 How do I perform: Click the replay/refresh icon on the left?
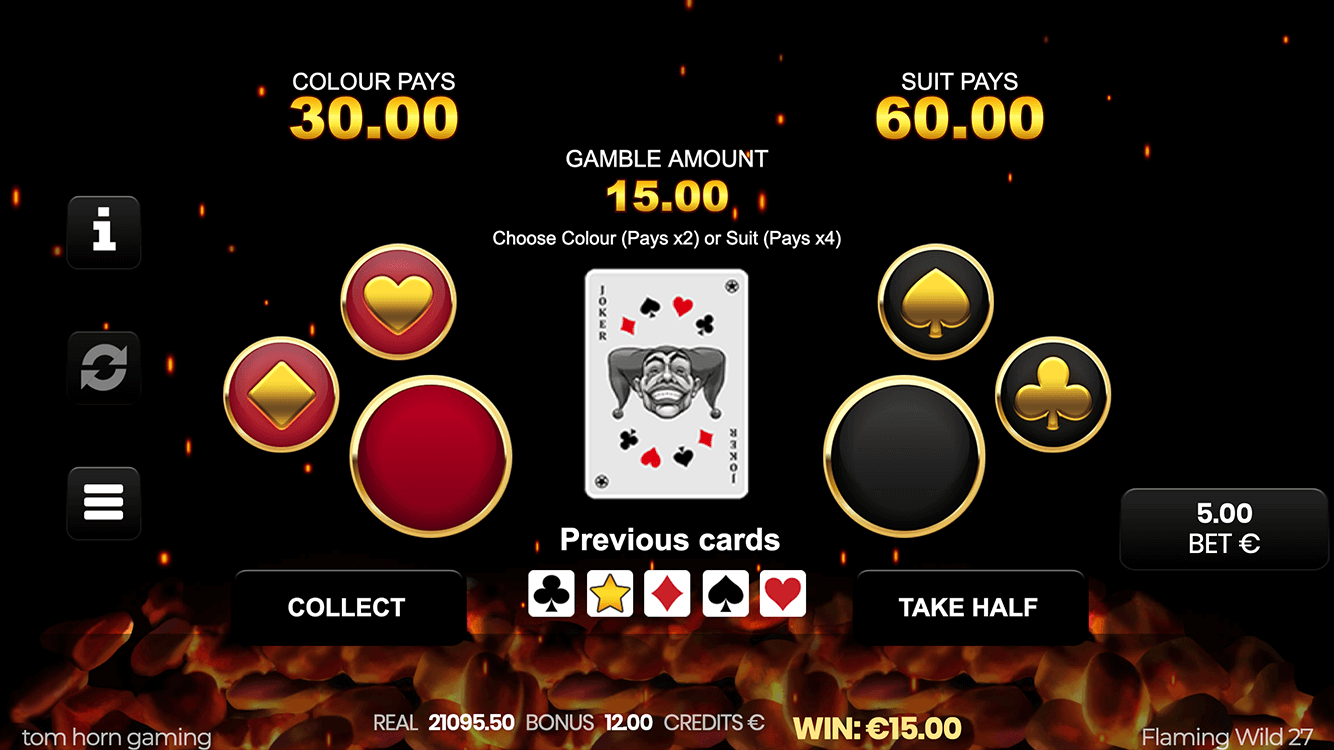[104, 367]
